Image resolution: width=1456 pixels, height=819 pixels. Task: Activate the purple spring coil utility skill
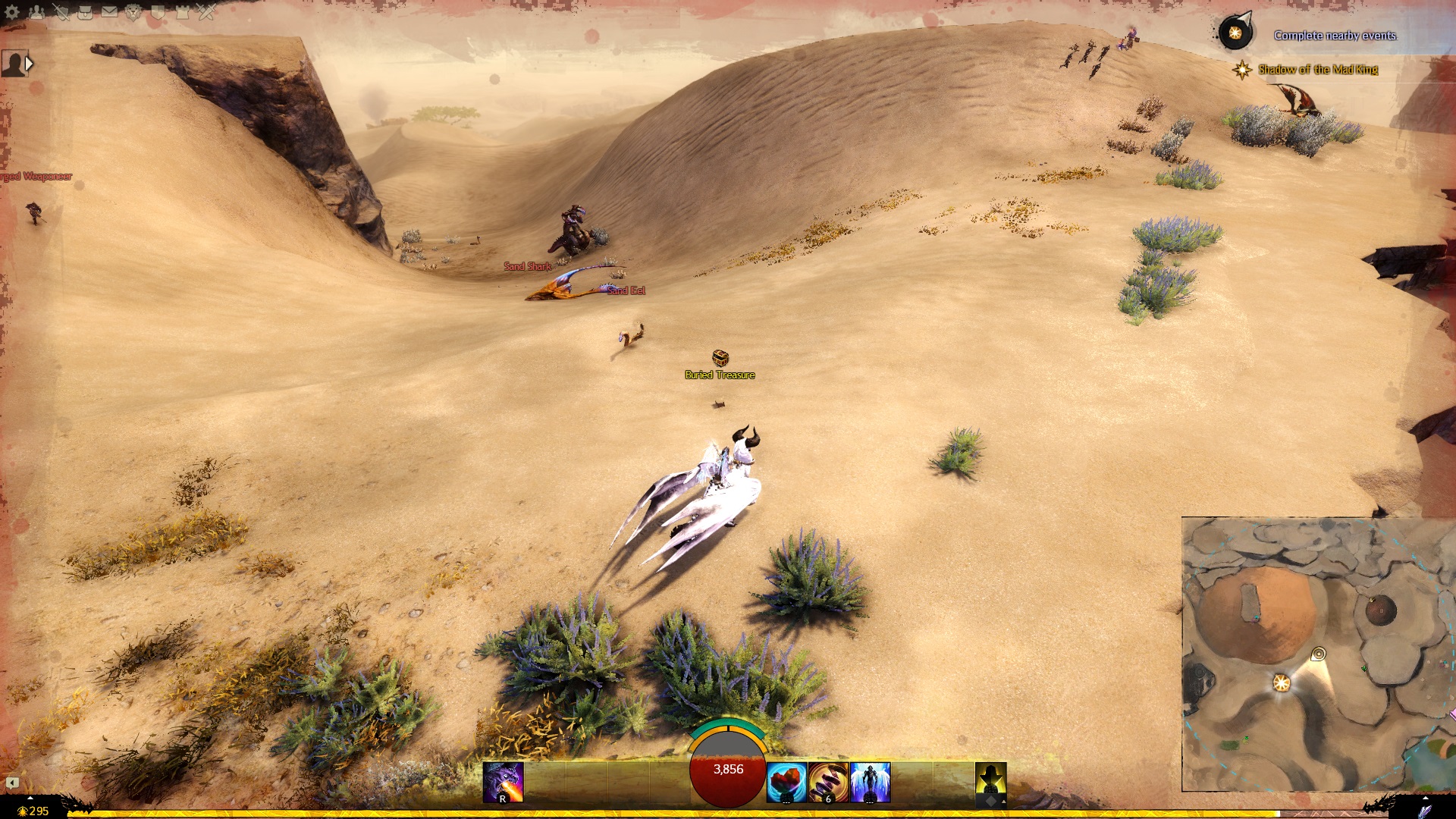click(828, 783)
